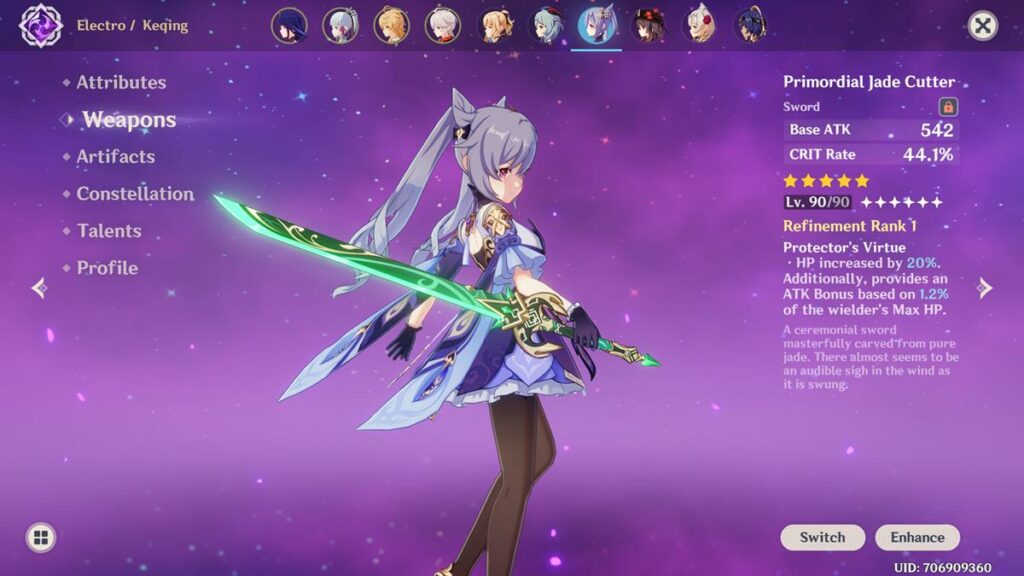Toggle the weapon lock icon

tap(948, 107)
